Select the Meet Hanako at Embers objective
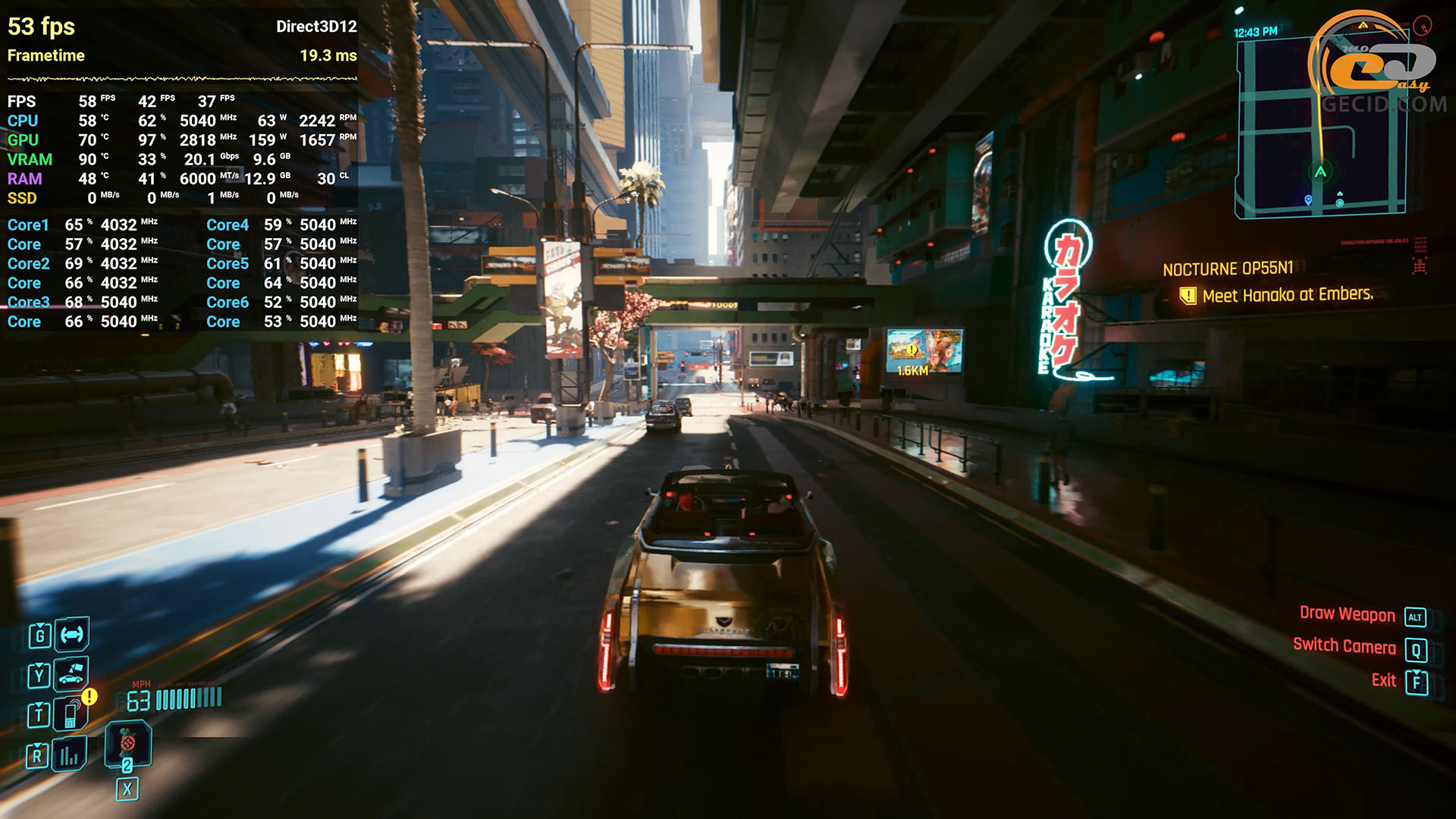This screenshot has height=819, width=1456. tap(1287, 295)
